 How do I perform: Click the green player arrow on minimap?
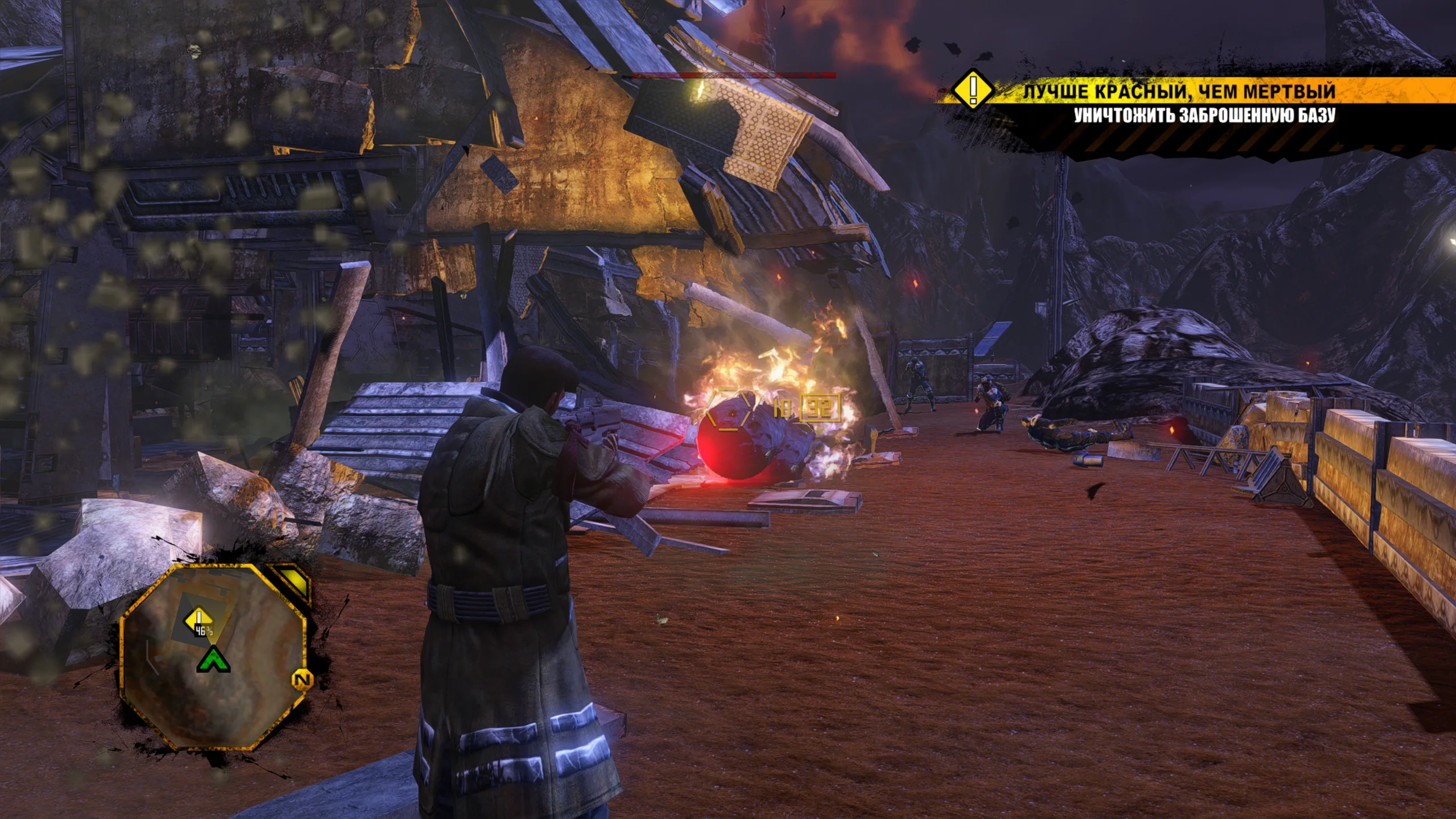click(x=213, y=660)
